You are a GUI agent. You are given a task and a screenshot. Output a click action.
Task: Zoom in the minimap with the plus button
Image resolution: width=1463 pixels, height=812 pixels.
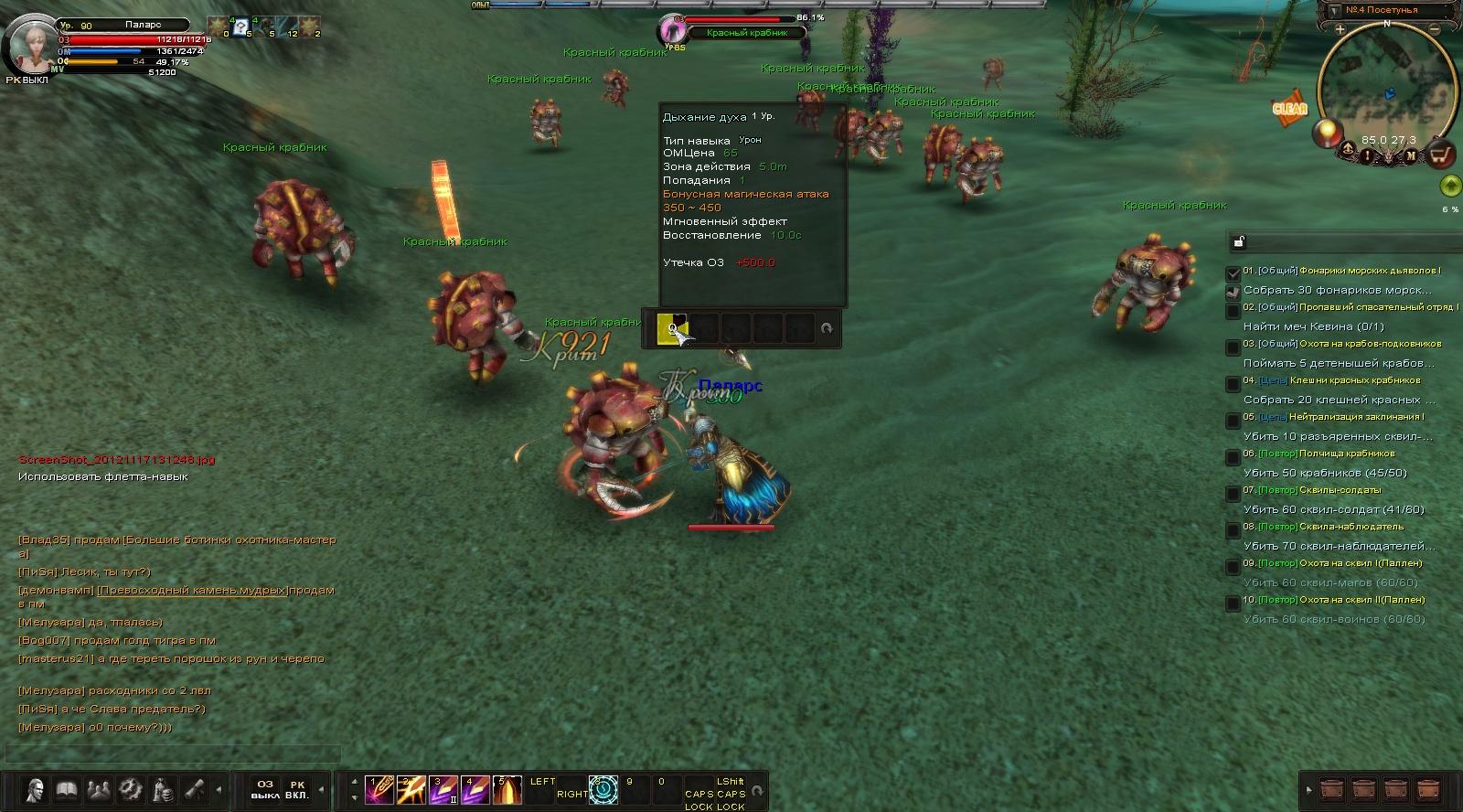[1340, 30]
